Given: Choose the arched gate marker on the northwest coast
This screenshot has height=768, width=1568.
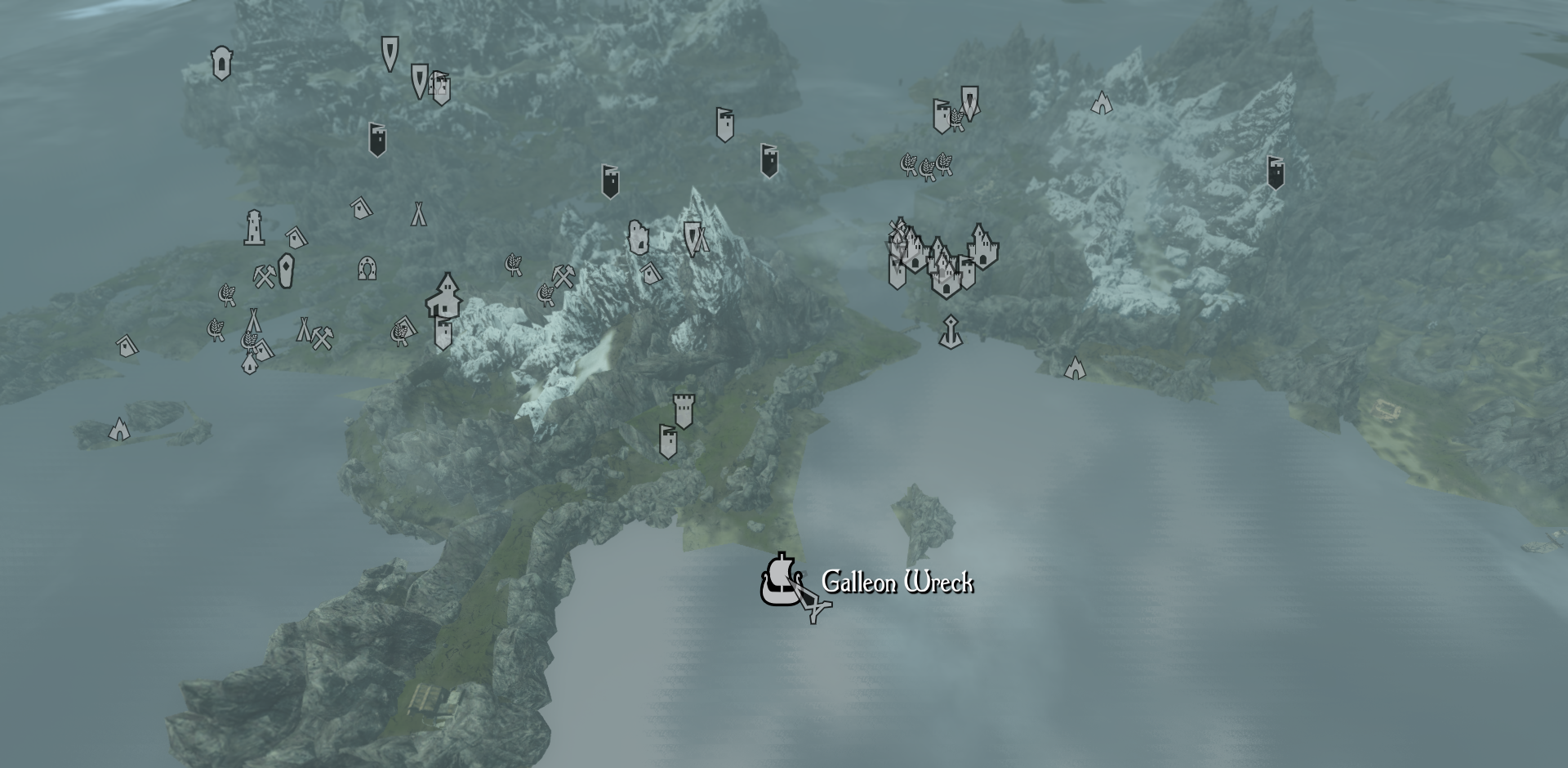Looking at the screenshot, I should click(x=220, y=63).
